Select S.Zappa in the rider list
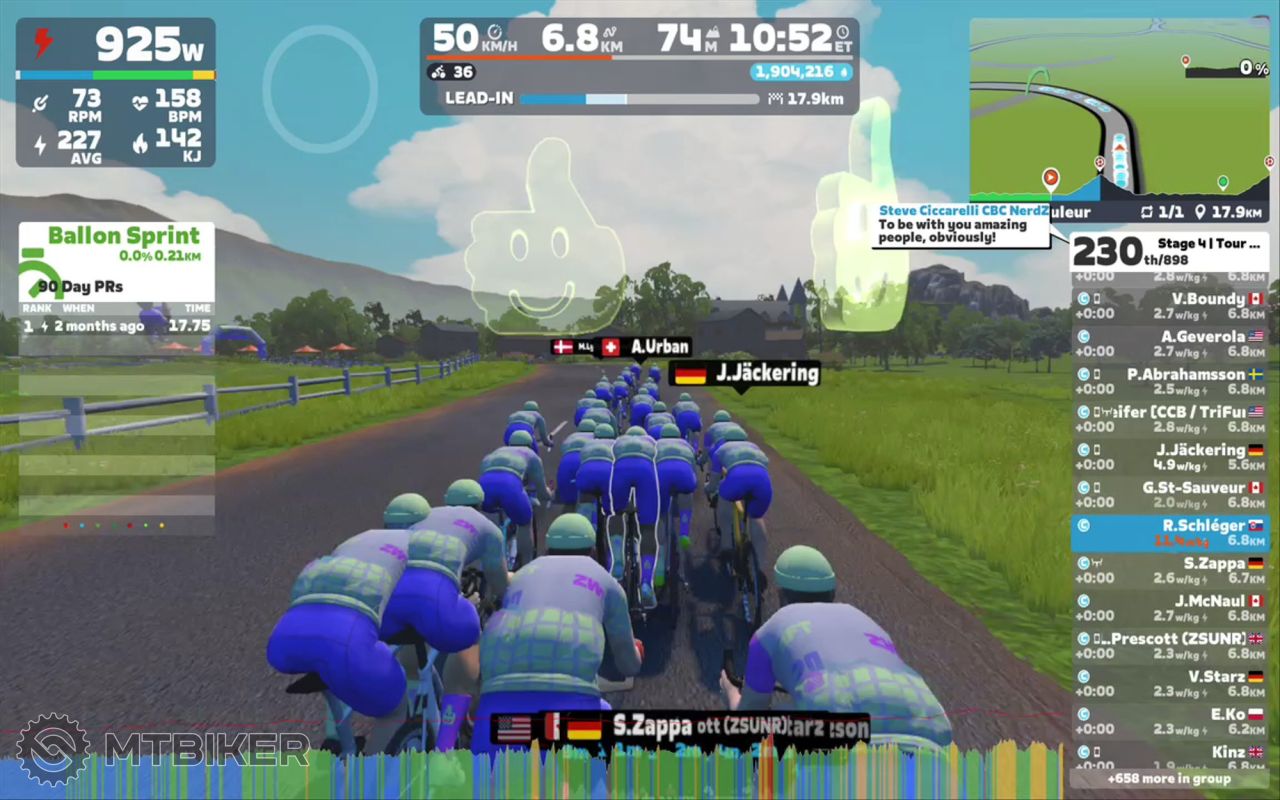This screenshot has width=1280, height=800. coord(1169,571)
